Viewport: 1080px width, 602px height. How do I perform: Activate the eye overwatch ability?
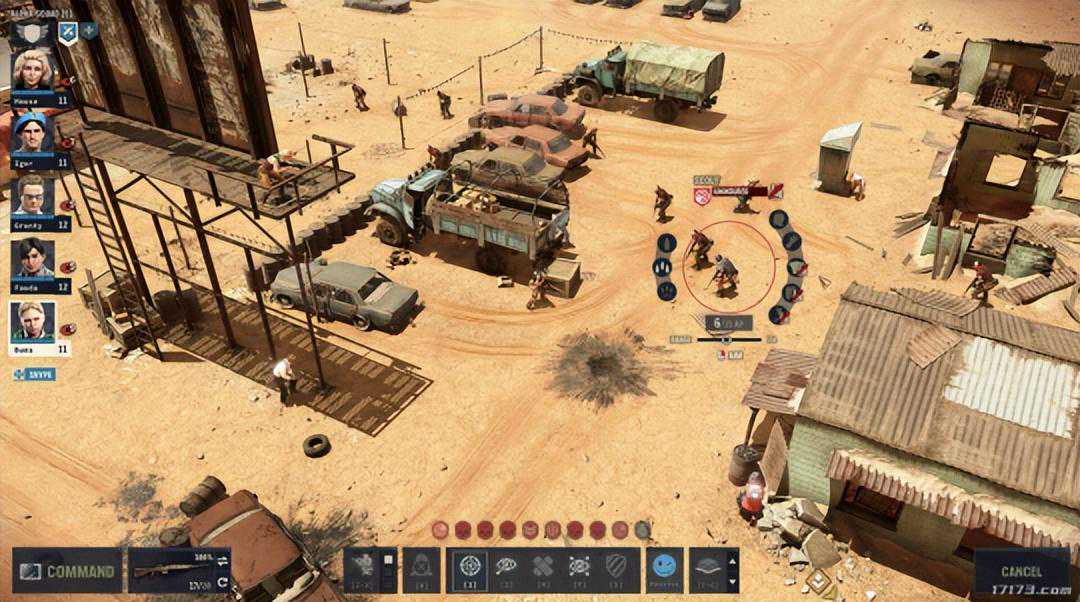[506, 568]
